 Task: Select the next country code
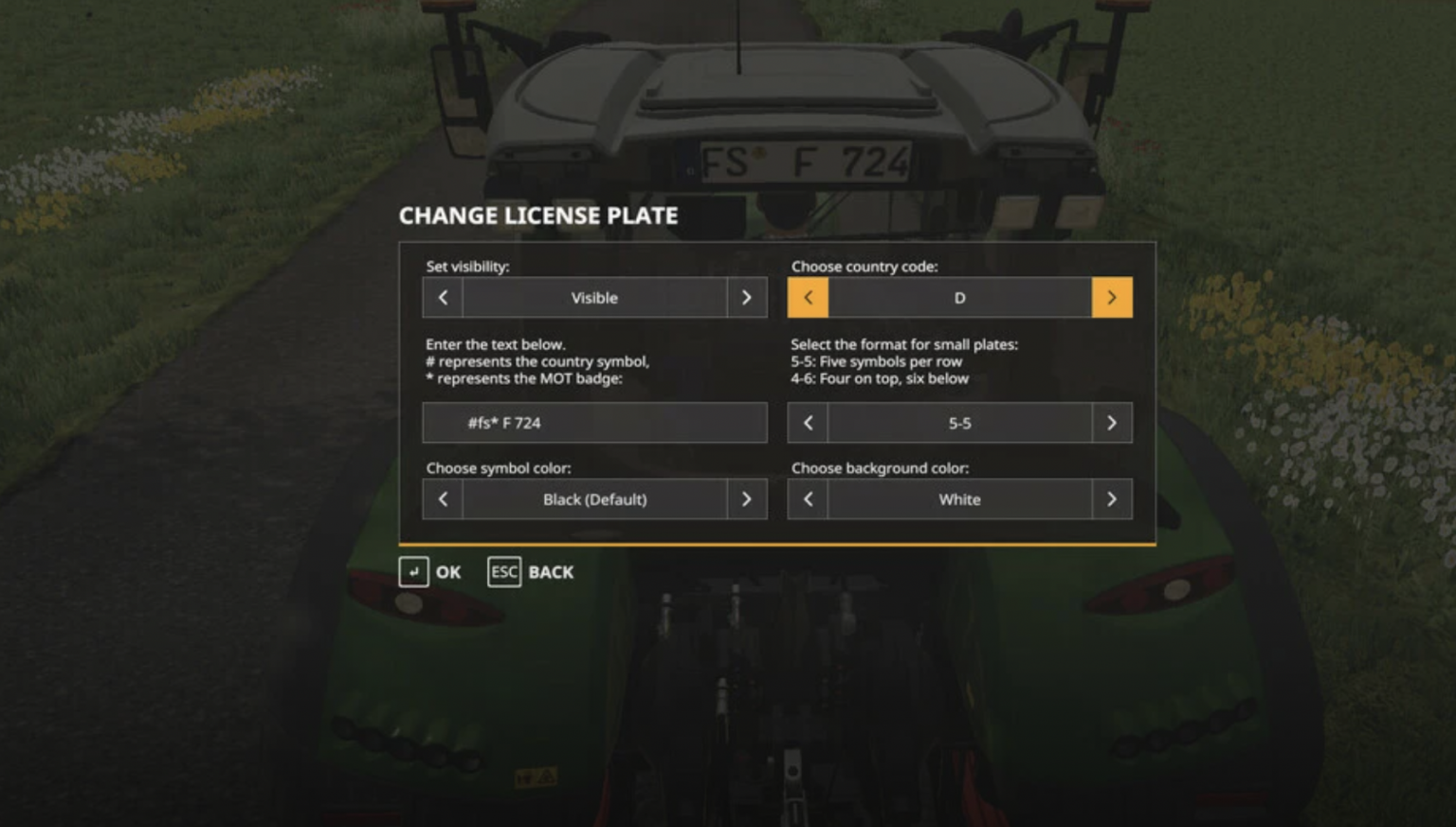pos(1112,298)
